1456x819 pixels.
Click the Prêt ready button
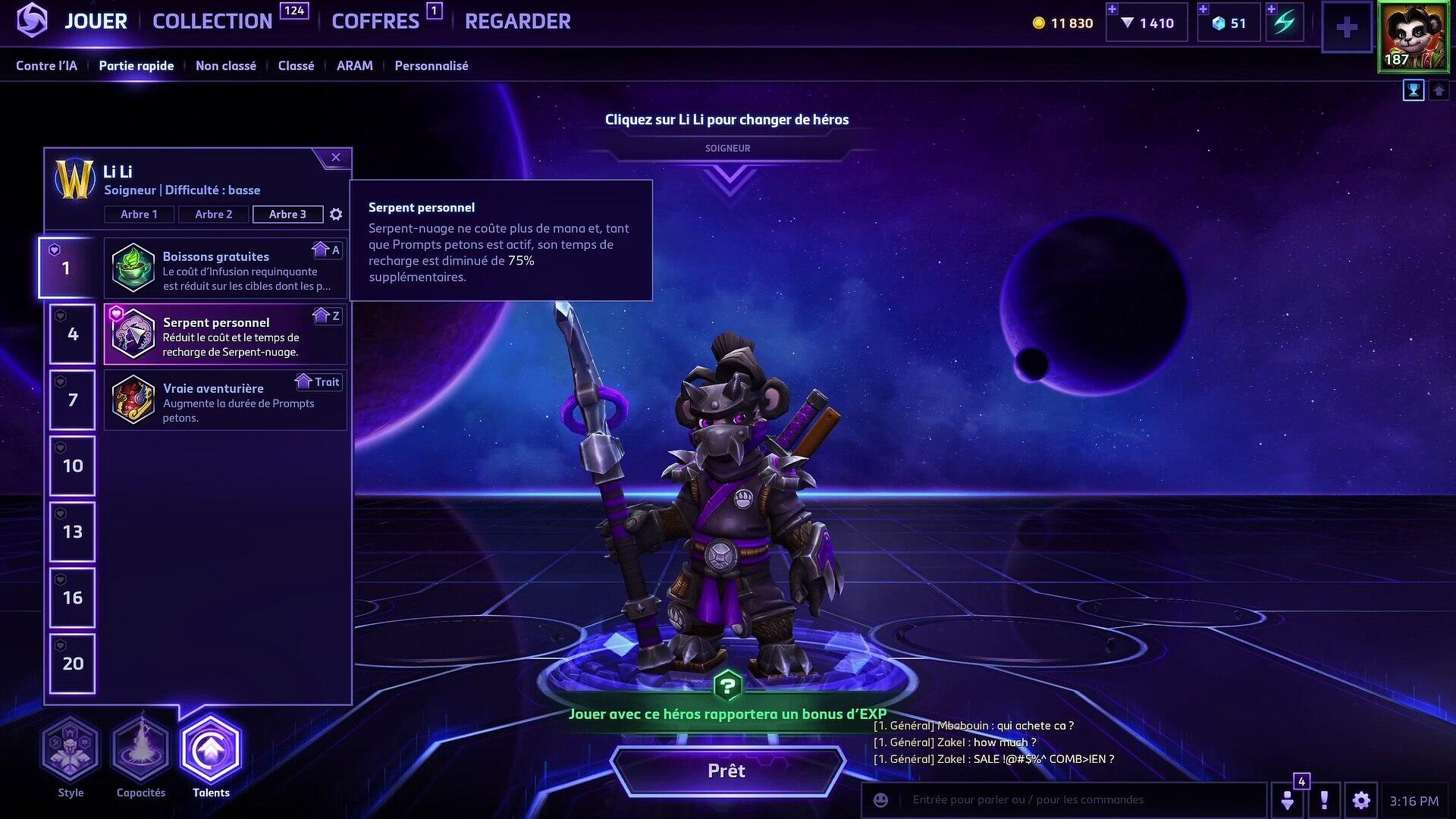726,771
